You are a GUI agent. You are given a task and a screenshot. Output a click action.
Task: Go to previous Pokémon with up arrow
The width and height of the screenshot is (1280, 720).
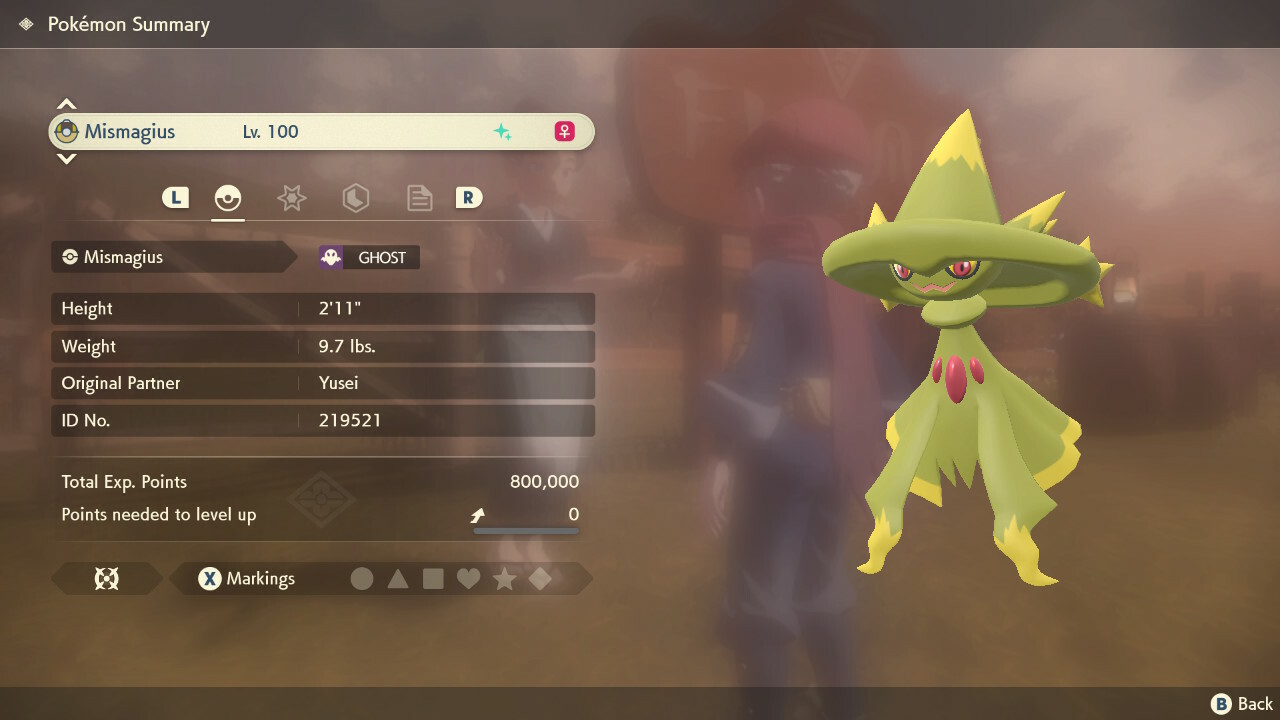pos(66,104)
